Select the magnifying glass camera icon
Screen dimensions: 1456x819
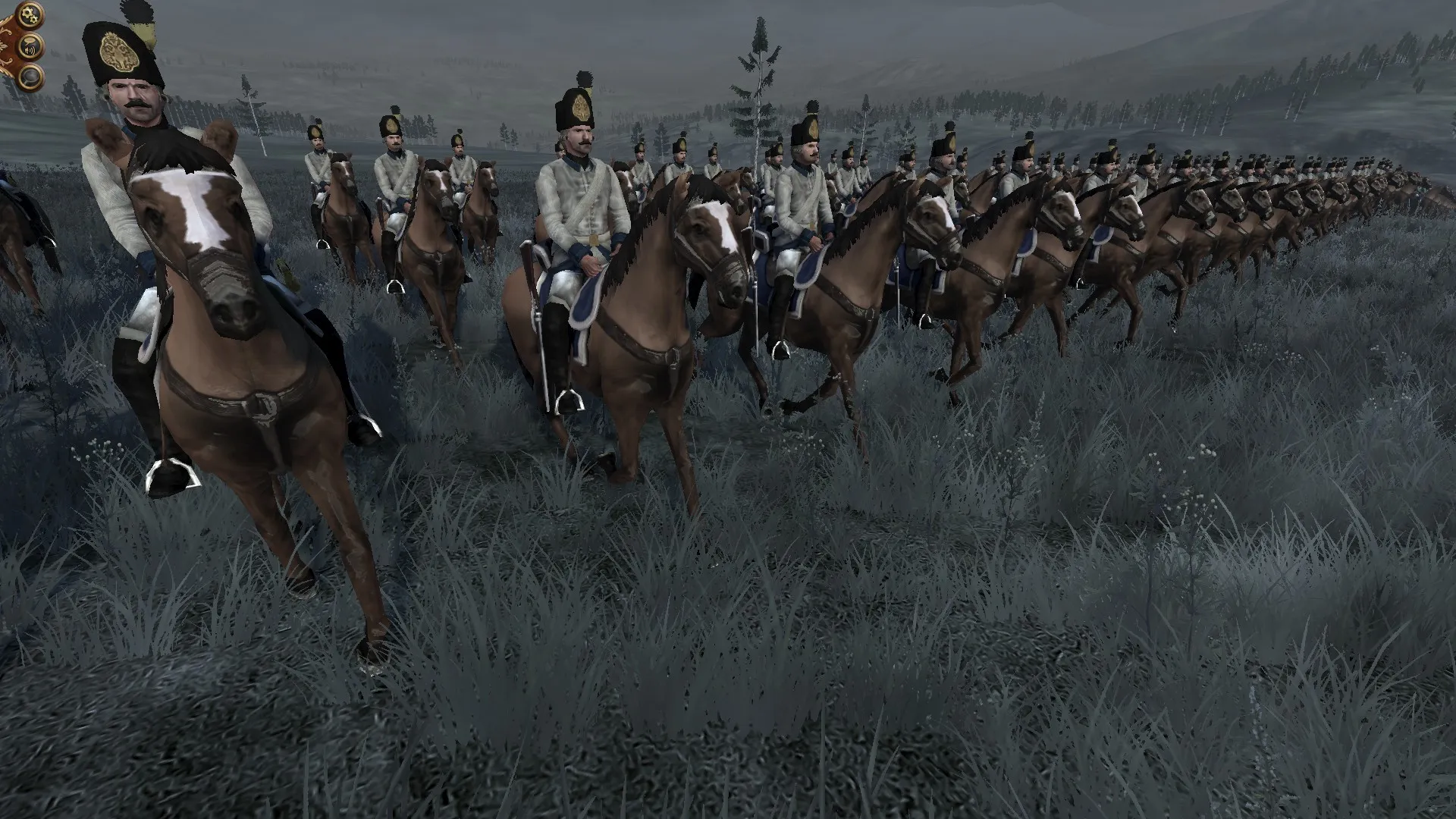30,76
